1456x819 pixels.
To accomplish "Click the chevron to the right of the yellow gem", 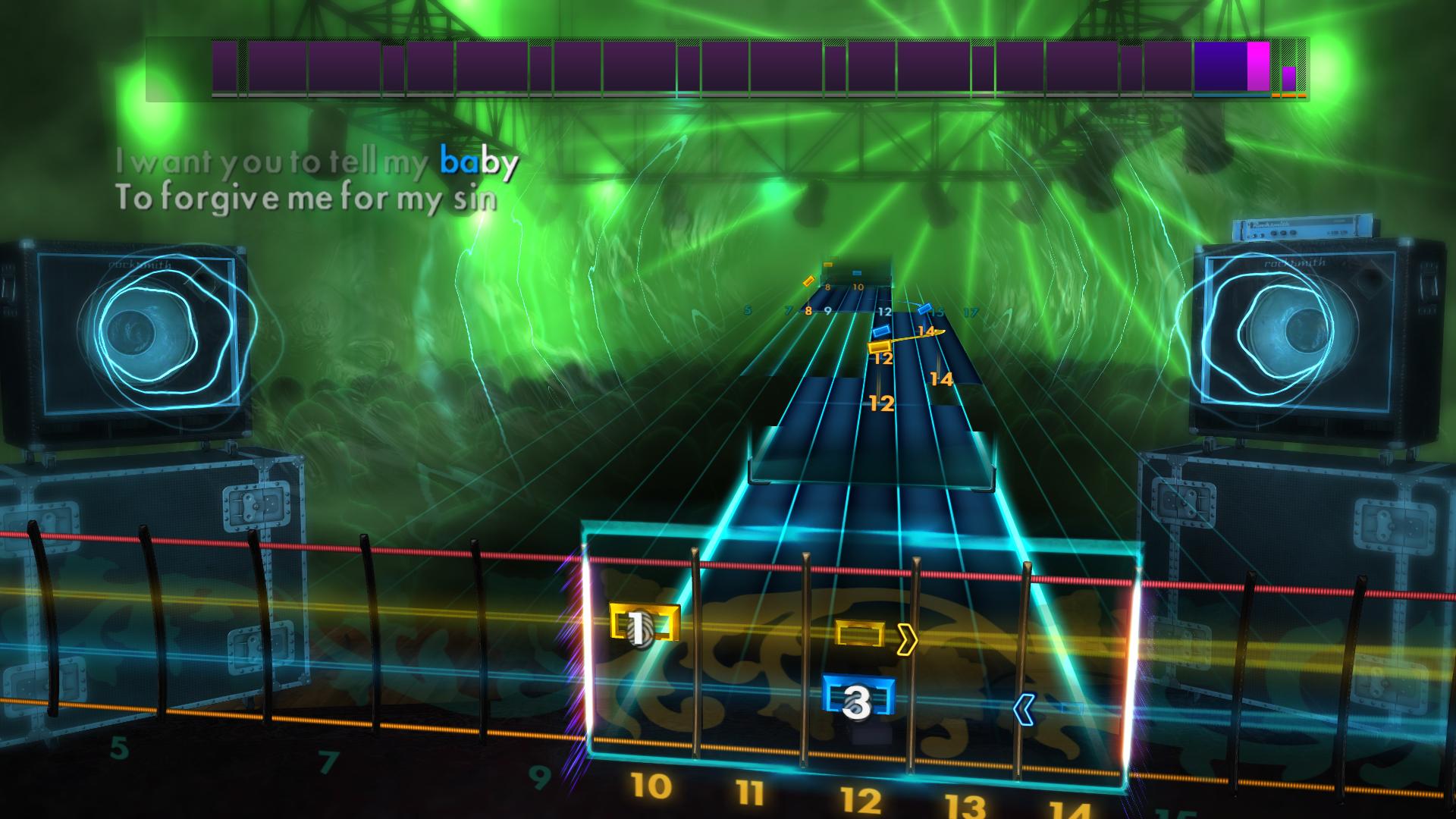I will click(908, 641).
